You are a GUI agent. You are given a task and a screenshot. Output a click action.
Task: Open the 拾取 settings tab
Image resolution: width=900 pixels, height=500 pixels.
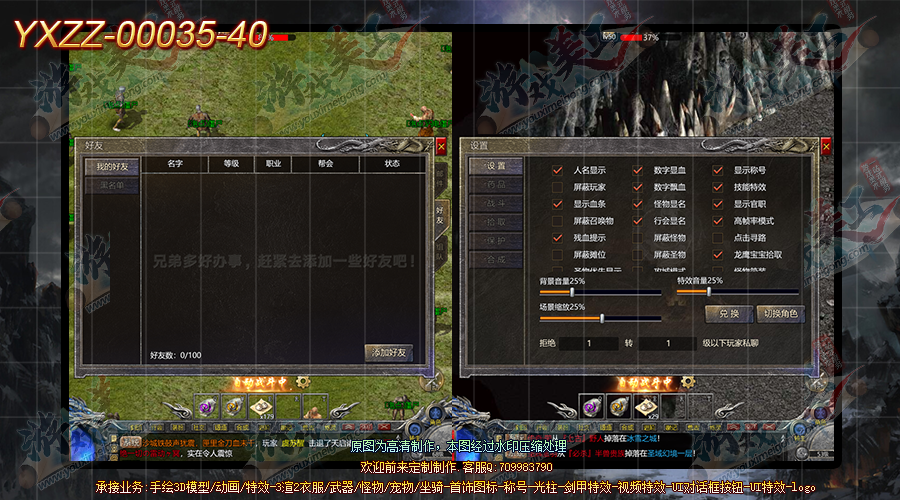point(496,222)
